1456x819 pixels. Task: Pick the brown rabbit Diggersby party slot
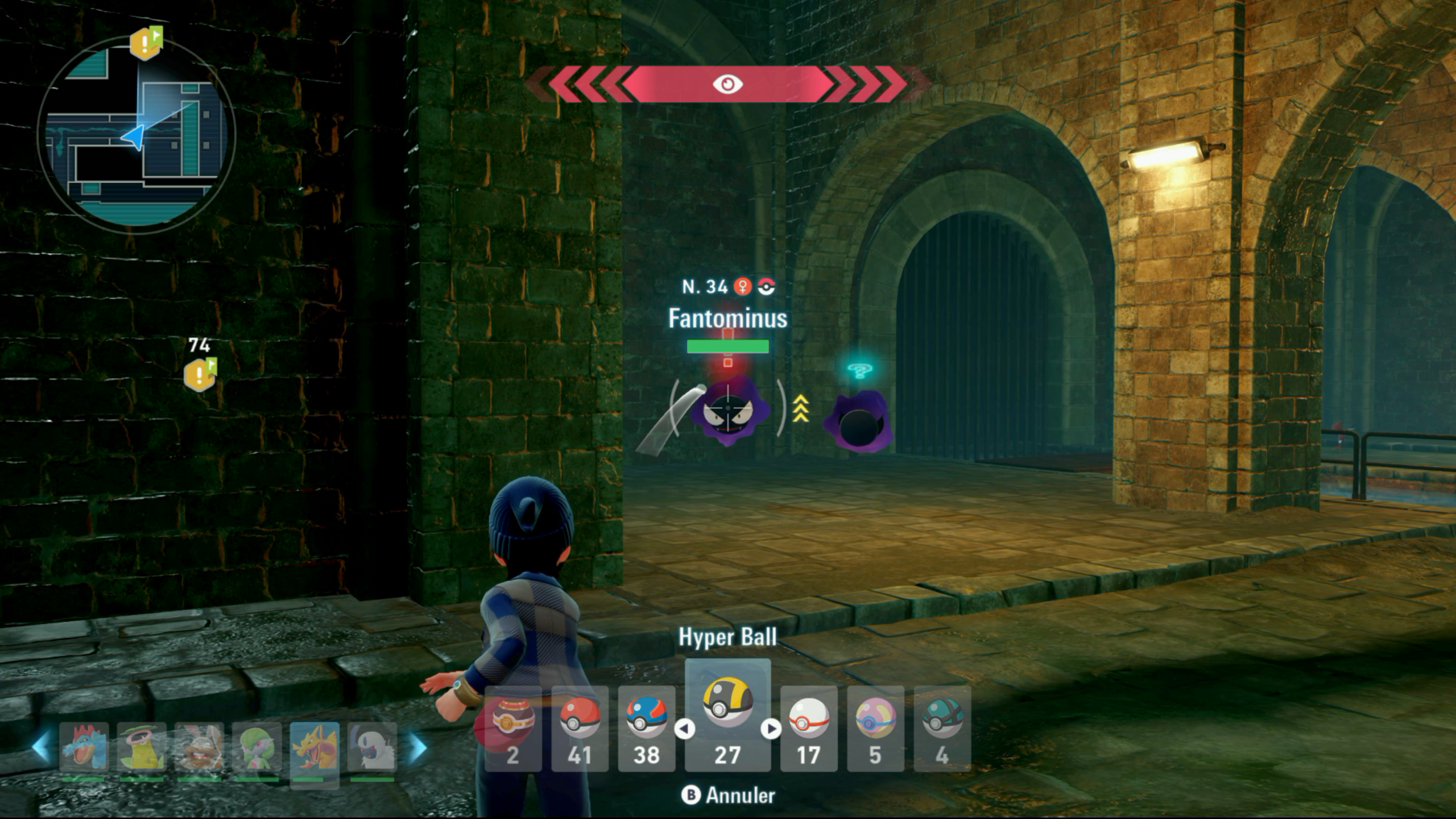tap(199, 747)
